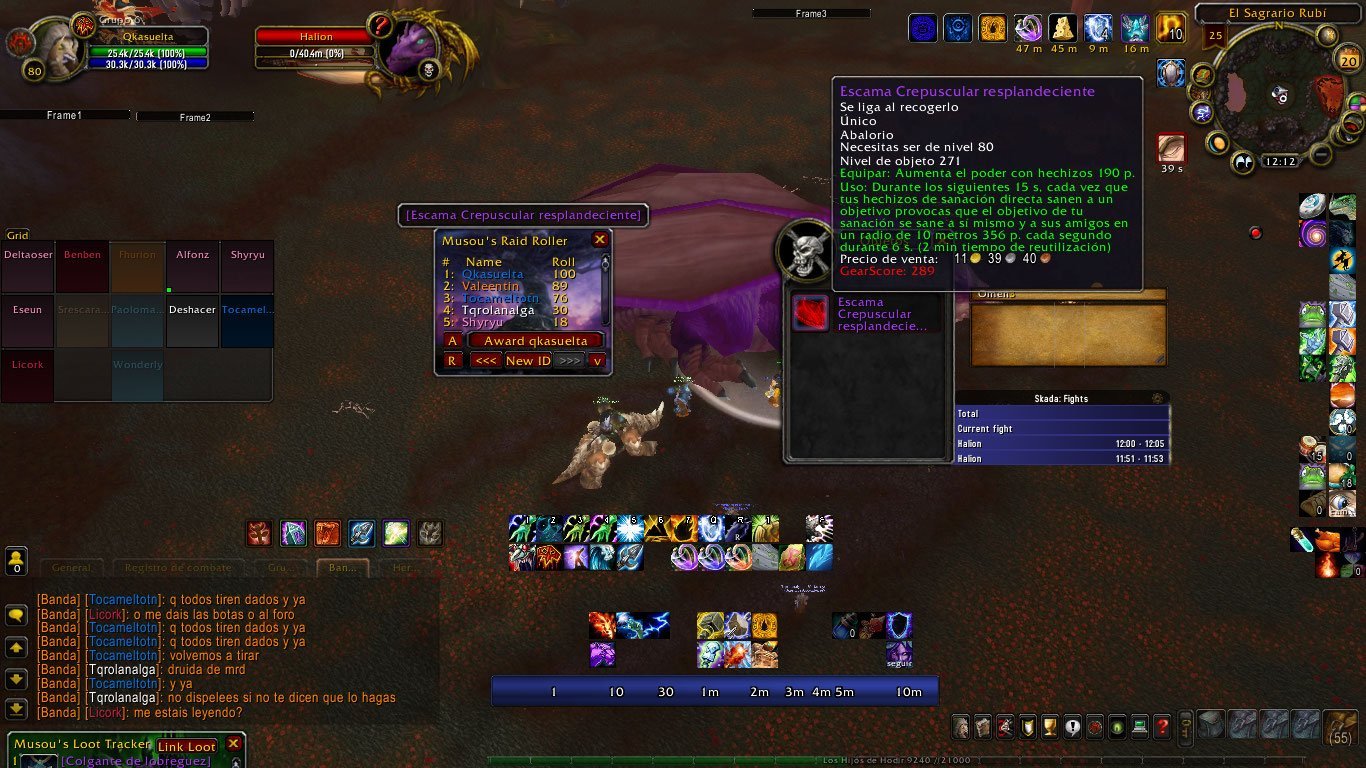Close Musou's Raid Roller window
1366x768 pixels.
[x=600, y=240]
